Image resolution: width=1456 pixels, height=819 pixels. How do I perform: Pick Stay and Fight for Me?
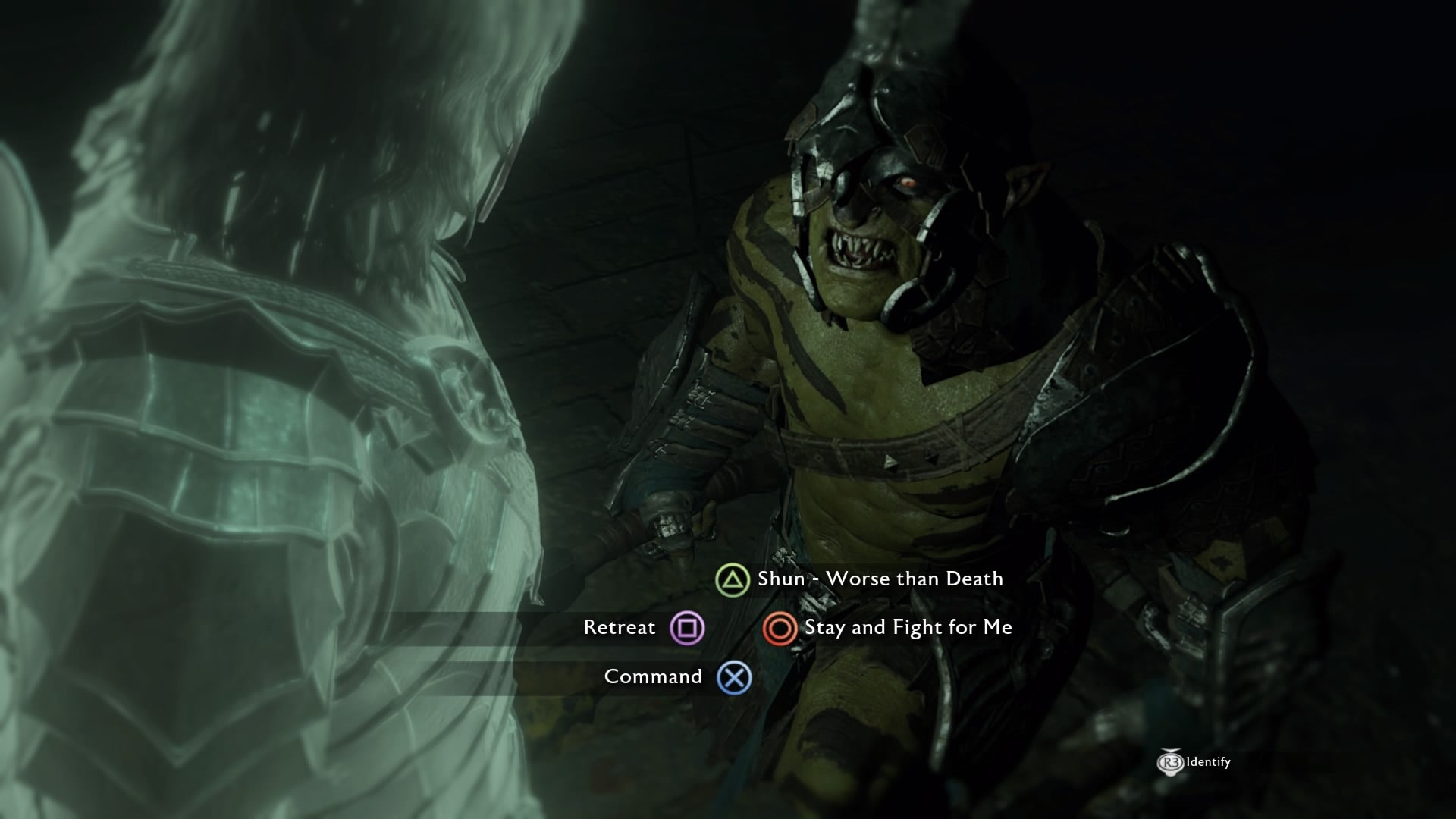[908, 628]
